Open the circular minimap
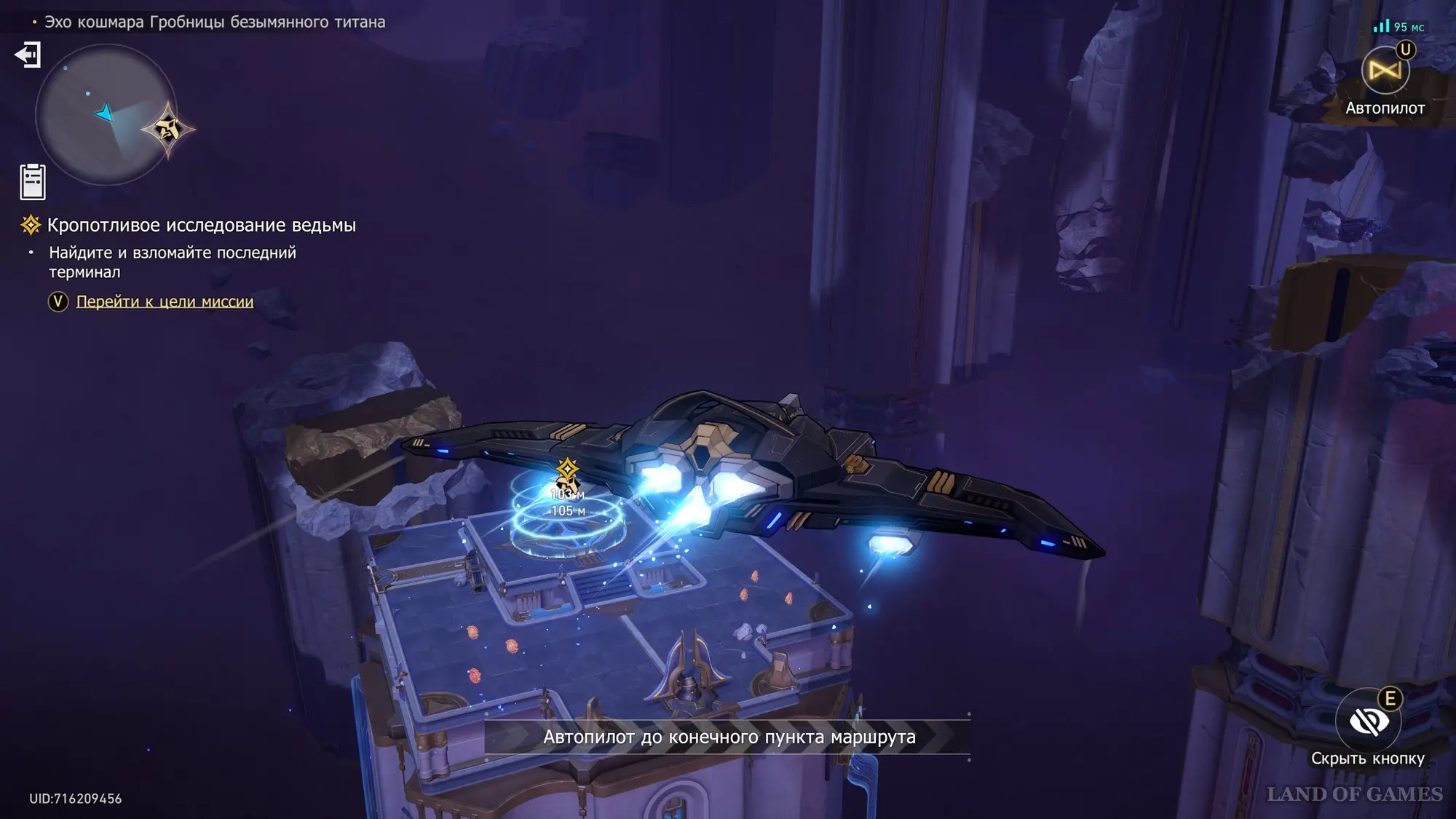Screen dimensions: 1456x819 (x=105, y=114)
